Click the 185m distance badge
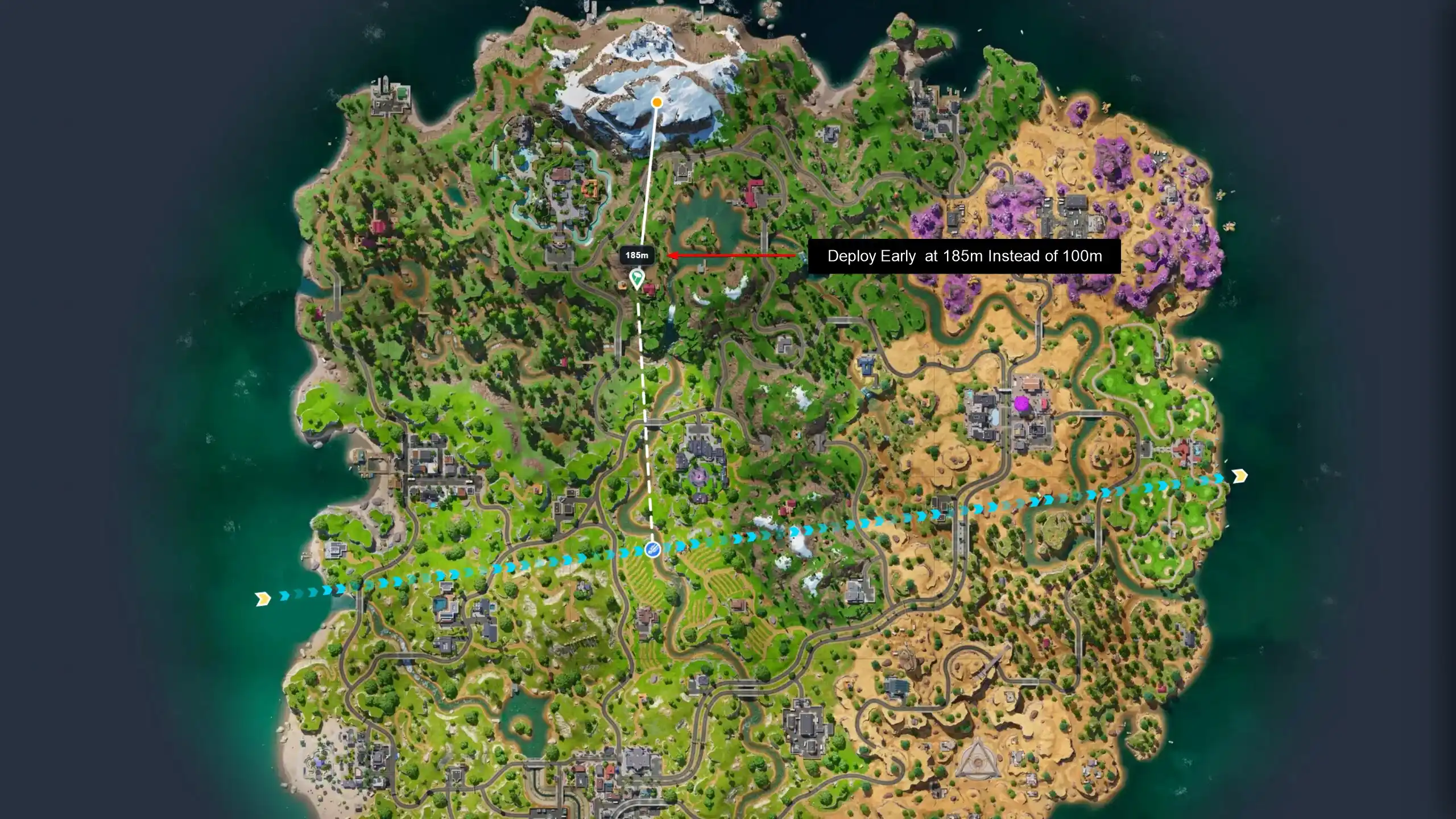Screen dimensions: 1456x819 (637, 255)
